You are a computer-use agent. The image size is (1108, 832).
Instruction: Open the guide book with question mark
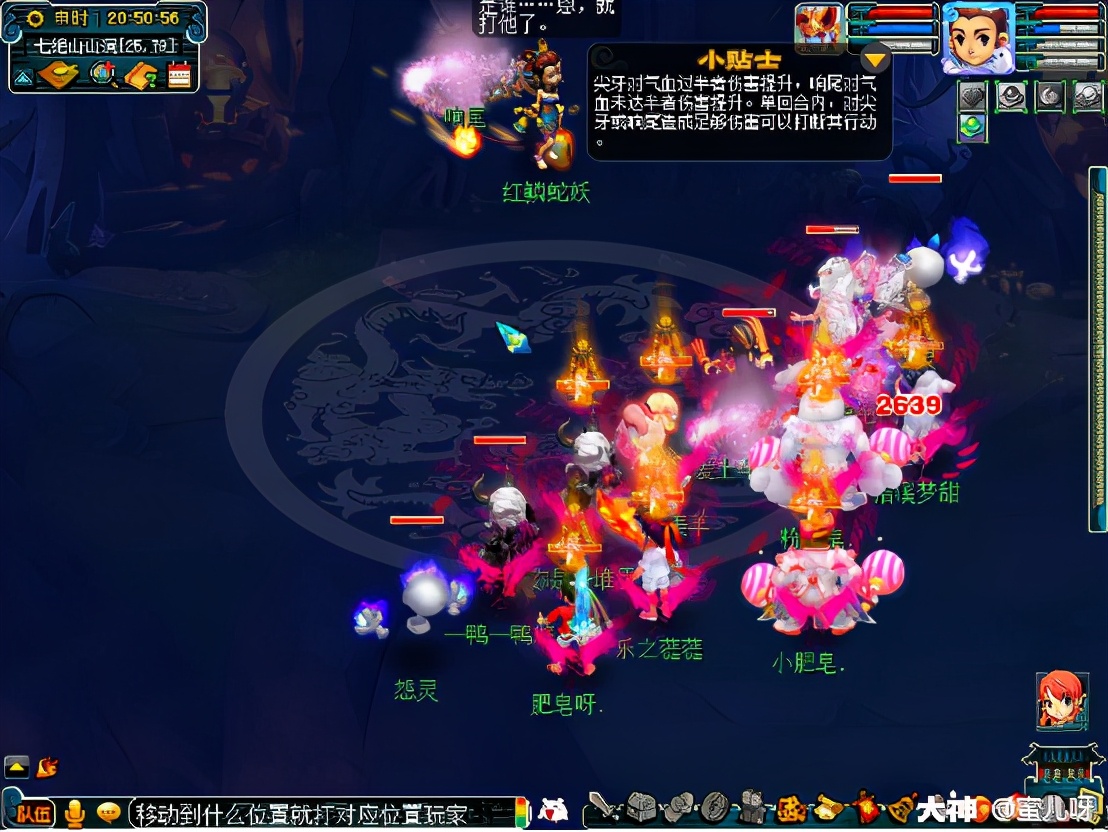point(140,75)
